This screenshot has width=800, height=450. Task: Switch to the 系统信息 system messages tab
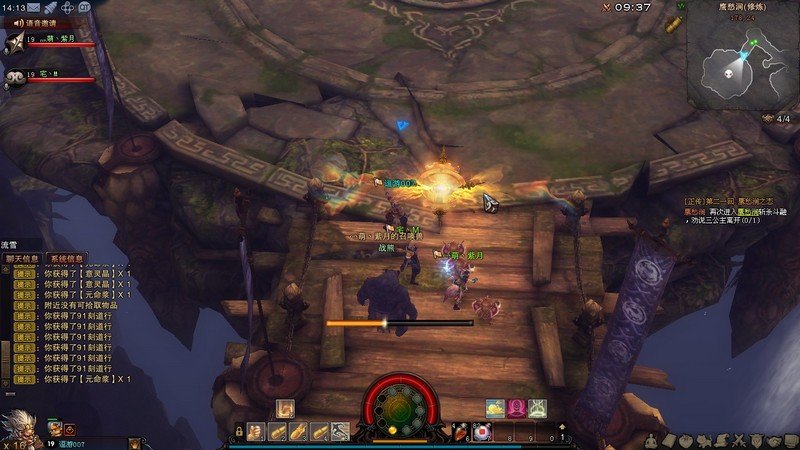pyautogui.click(x=67, y=257)
